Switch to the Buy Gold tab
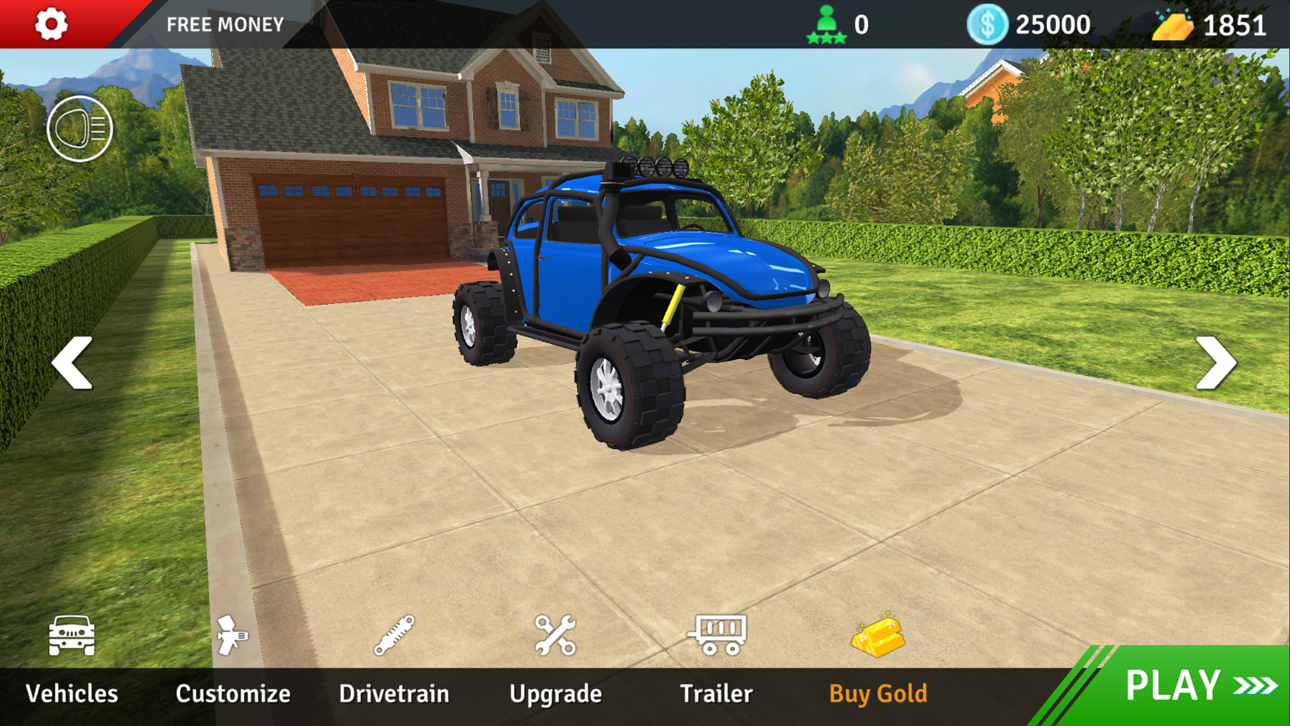Image resolution: width=1290 pixels, height=726 pixels. tap(877, 692)
